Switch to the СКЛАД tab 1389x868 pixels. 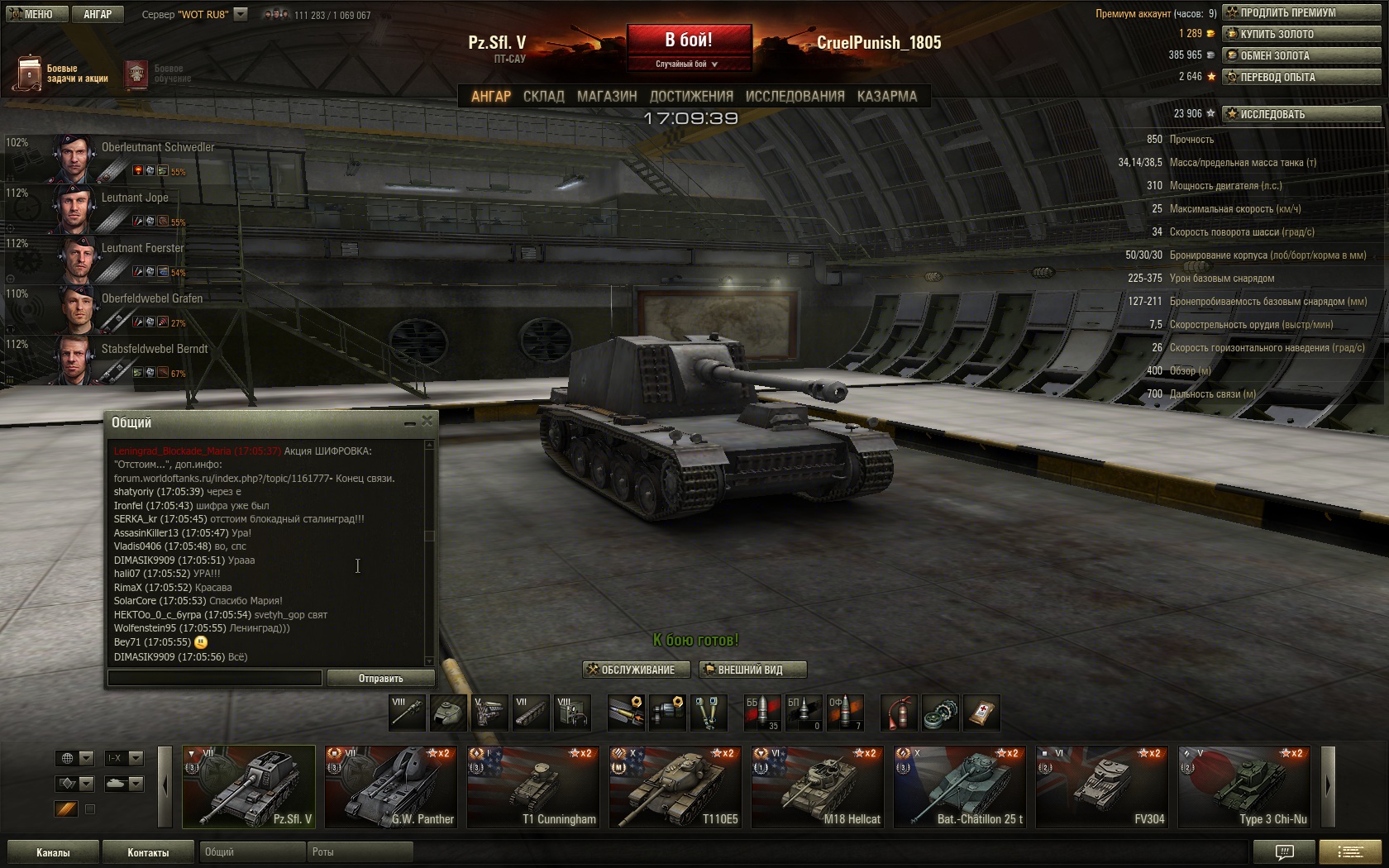tap(543, 97)
